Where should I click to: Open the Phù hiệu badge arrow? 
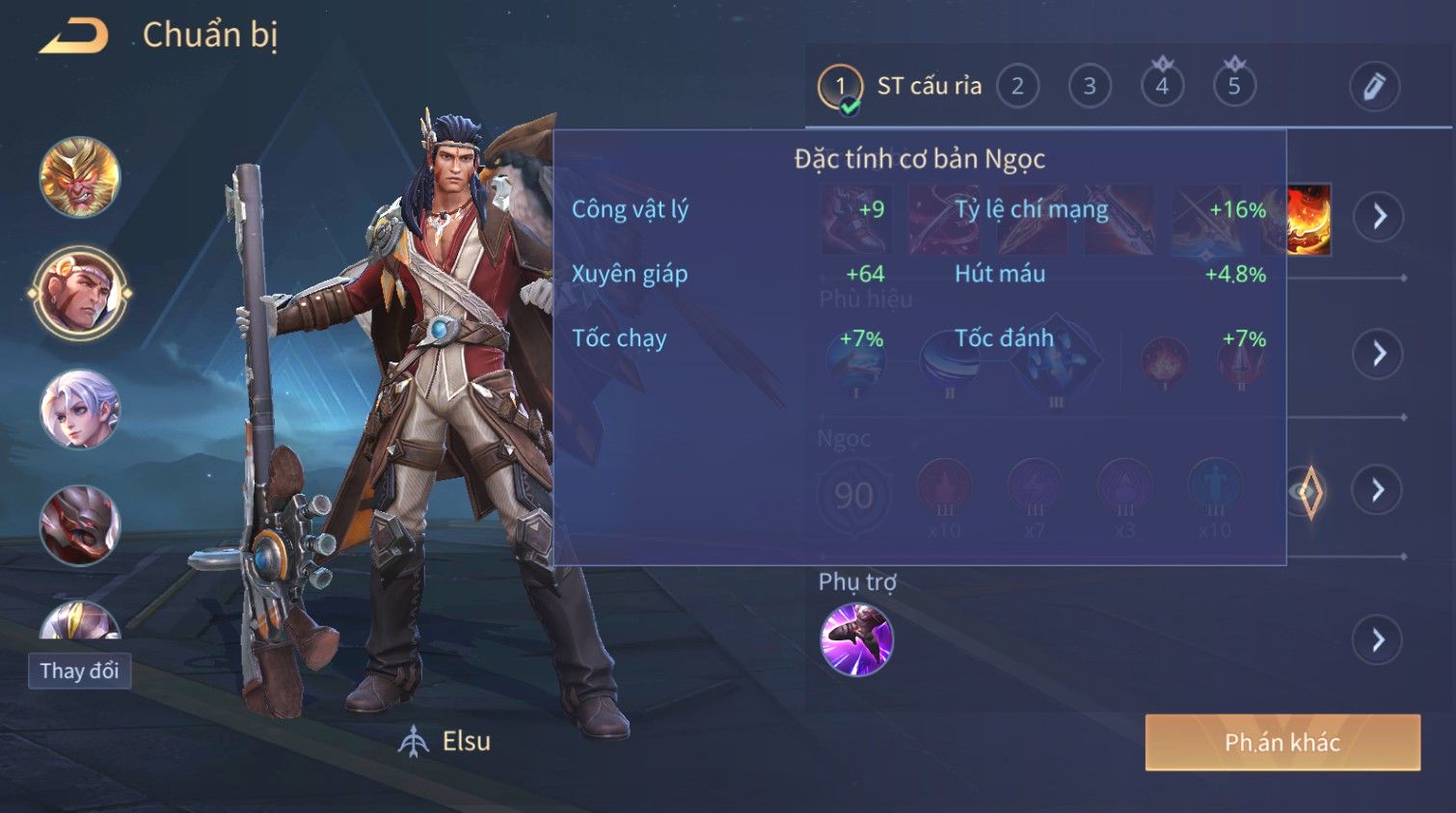(x=1378, y=354)
